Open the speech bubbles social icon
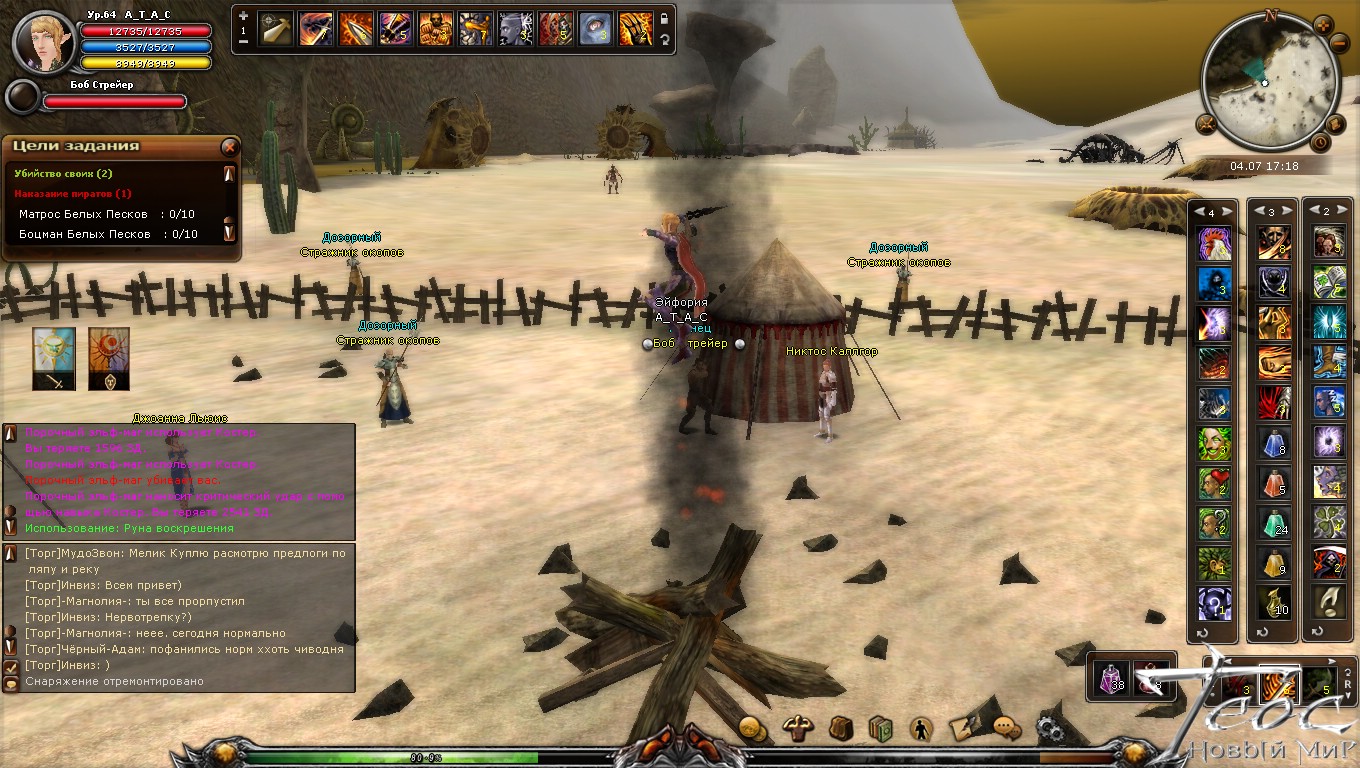Viewport: 1360px width, 768px height. point(1006,729)
